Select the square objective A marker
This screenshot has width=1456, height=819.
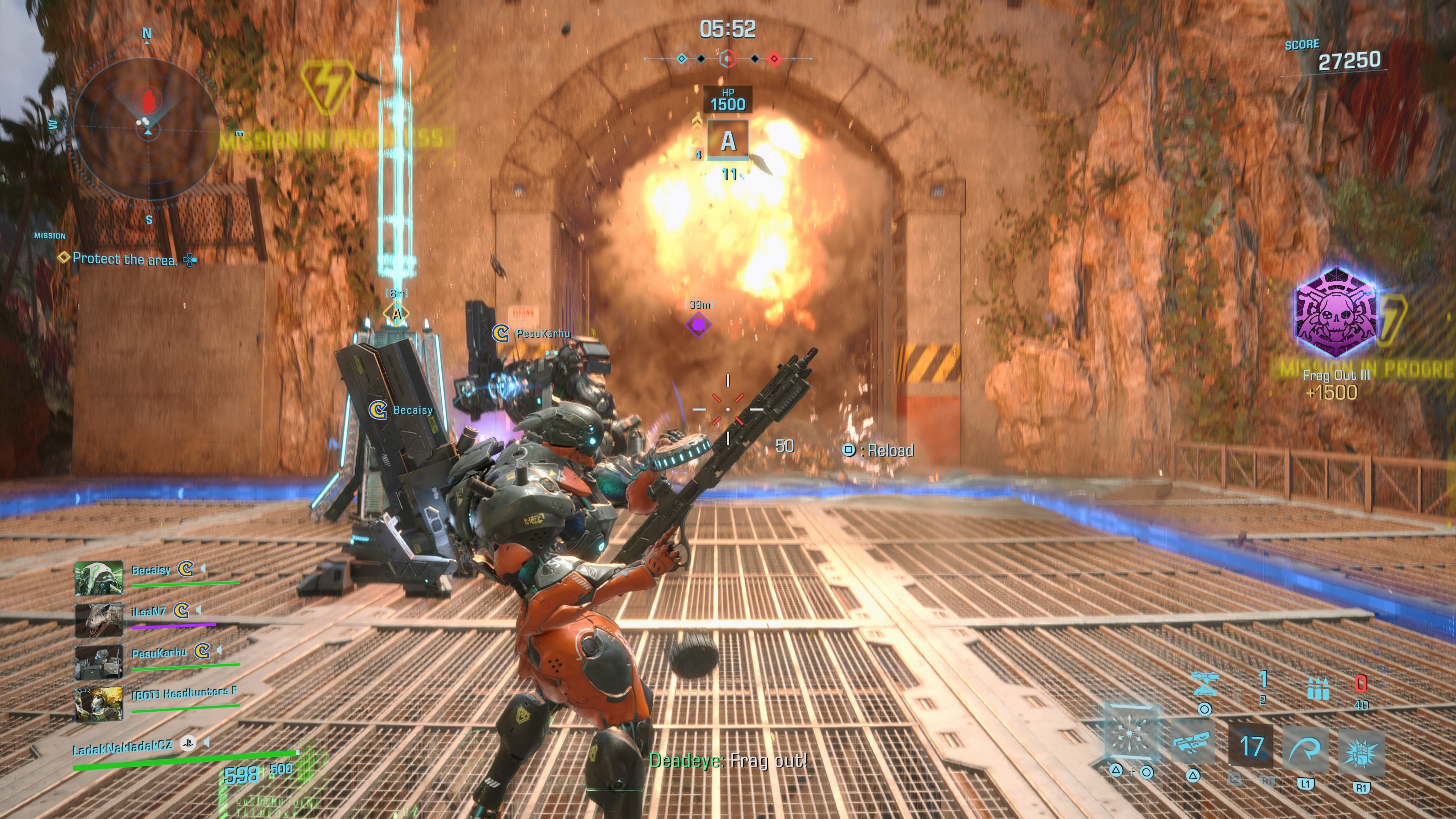(x=728, y=140)
